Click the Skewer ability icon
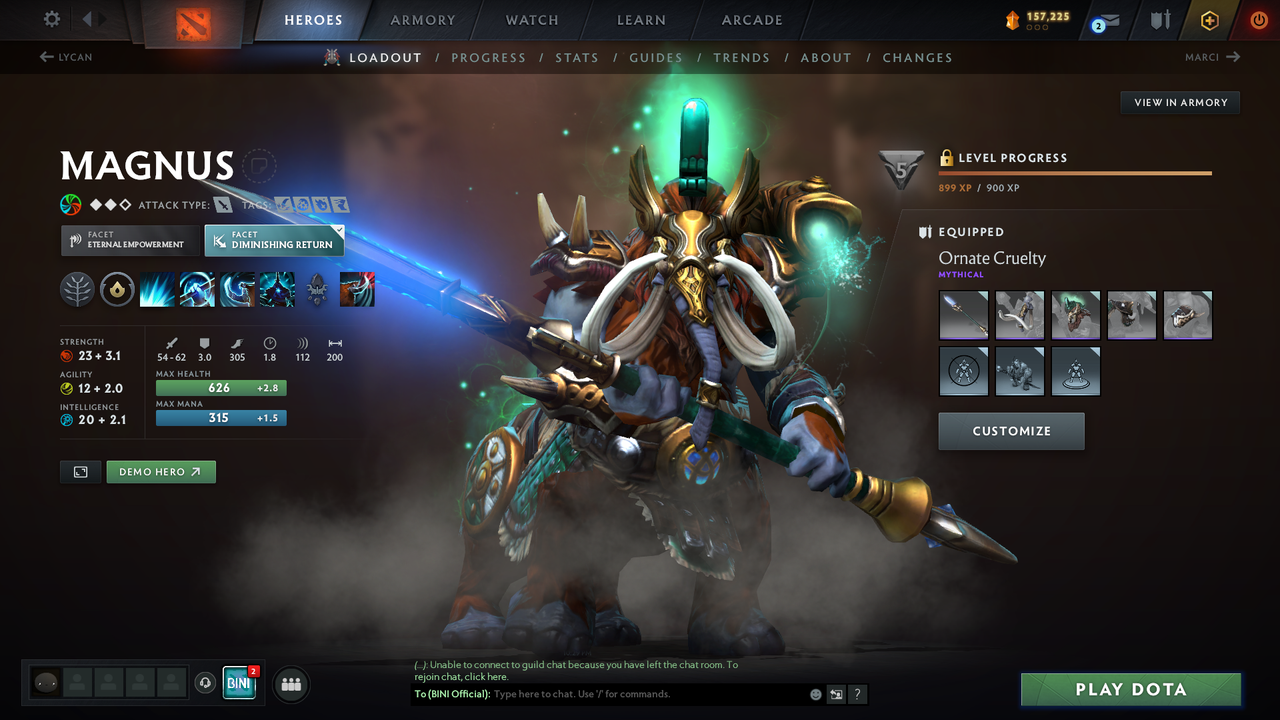This screenshot has width=1280, height=720. coord(236,290)
